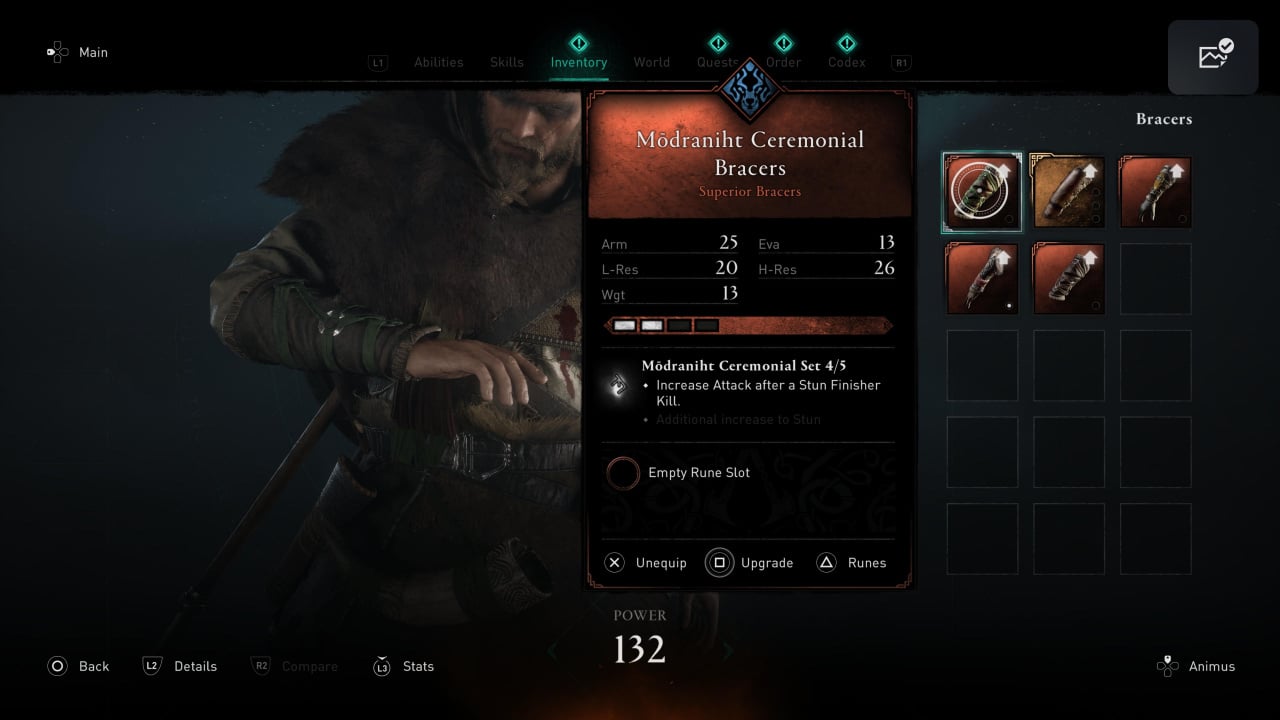1280x720 pixels.
Task: Select the Inventory tab
Action: [x=578, y=62]
